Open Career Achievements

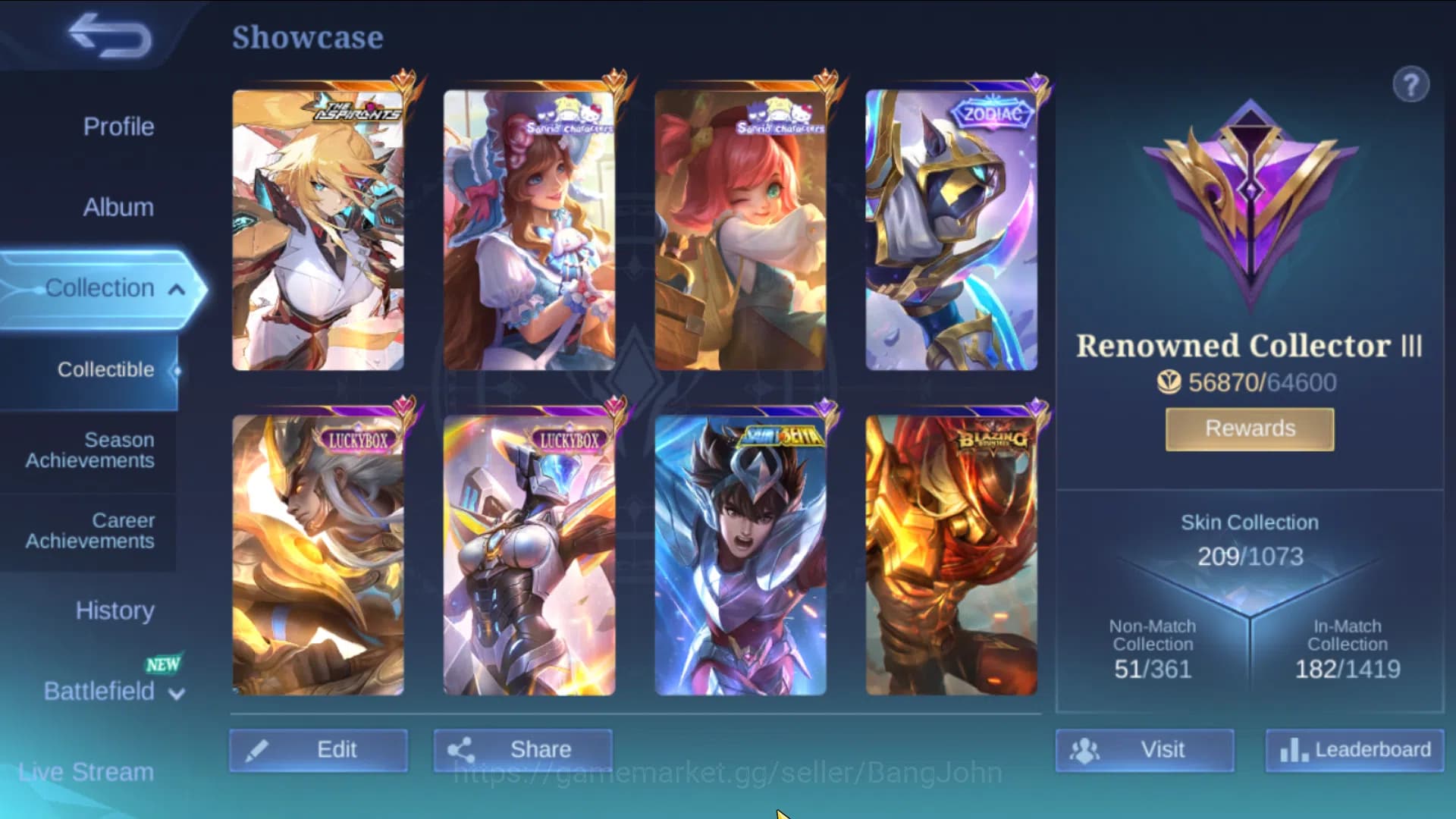pyautogui.click(x=88, y=530)
